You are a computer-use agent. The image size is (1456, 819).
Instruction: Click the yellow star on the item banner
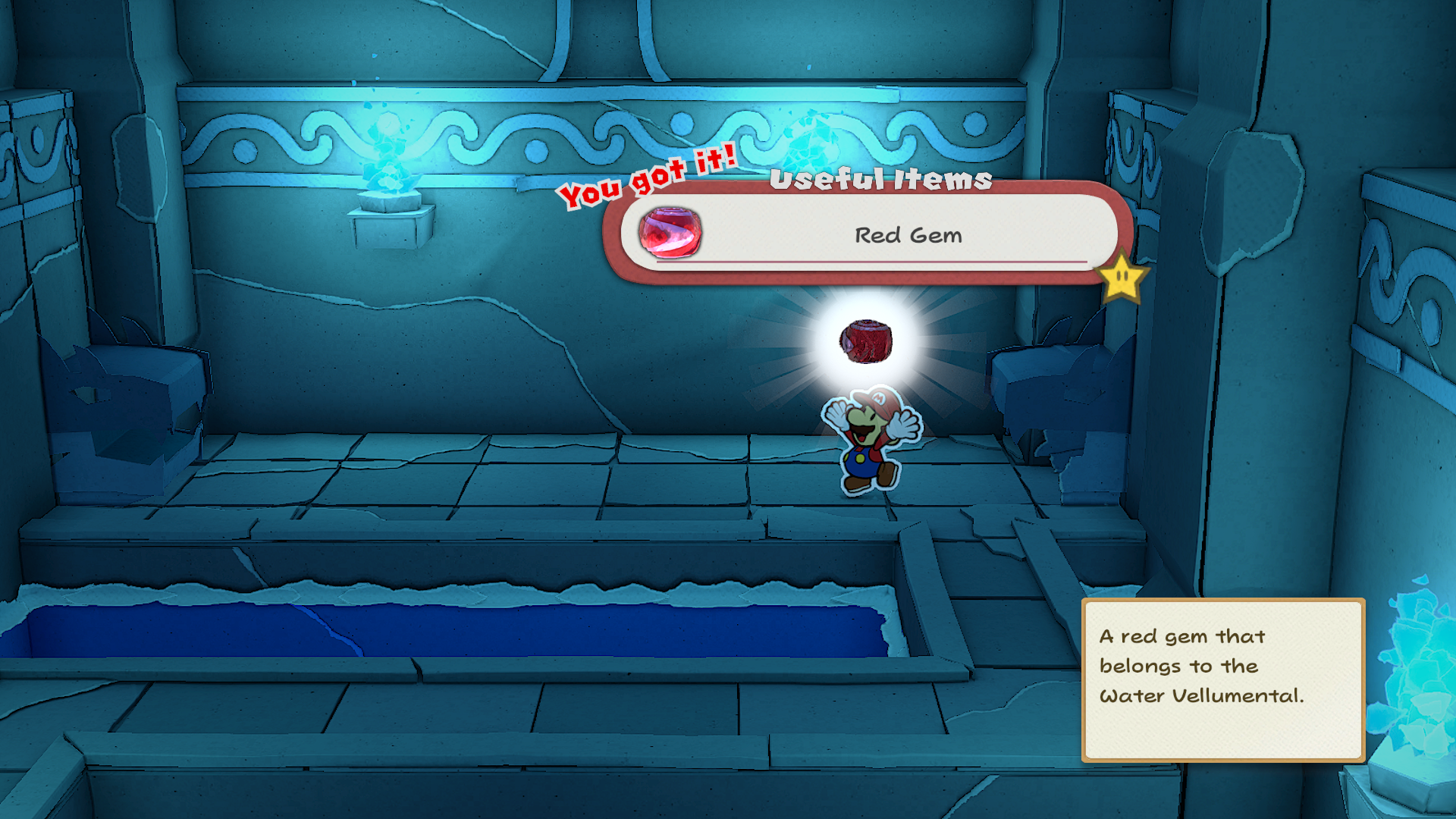(1122, 278)
